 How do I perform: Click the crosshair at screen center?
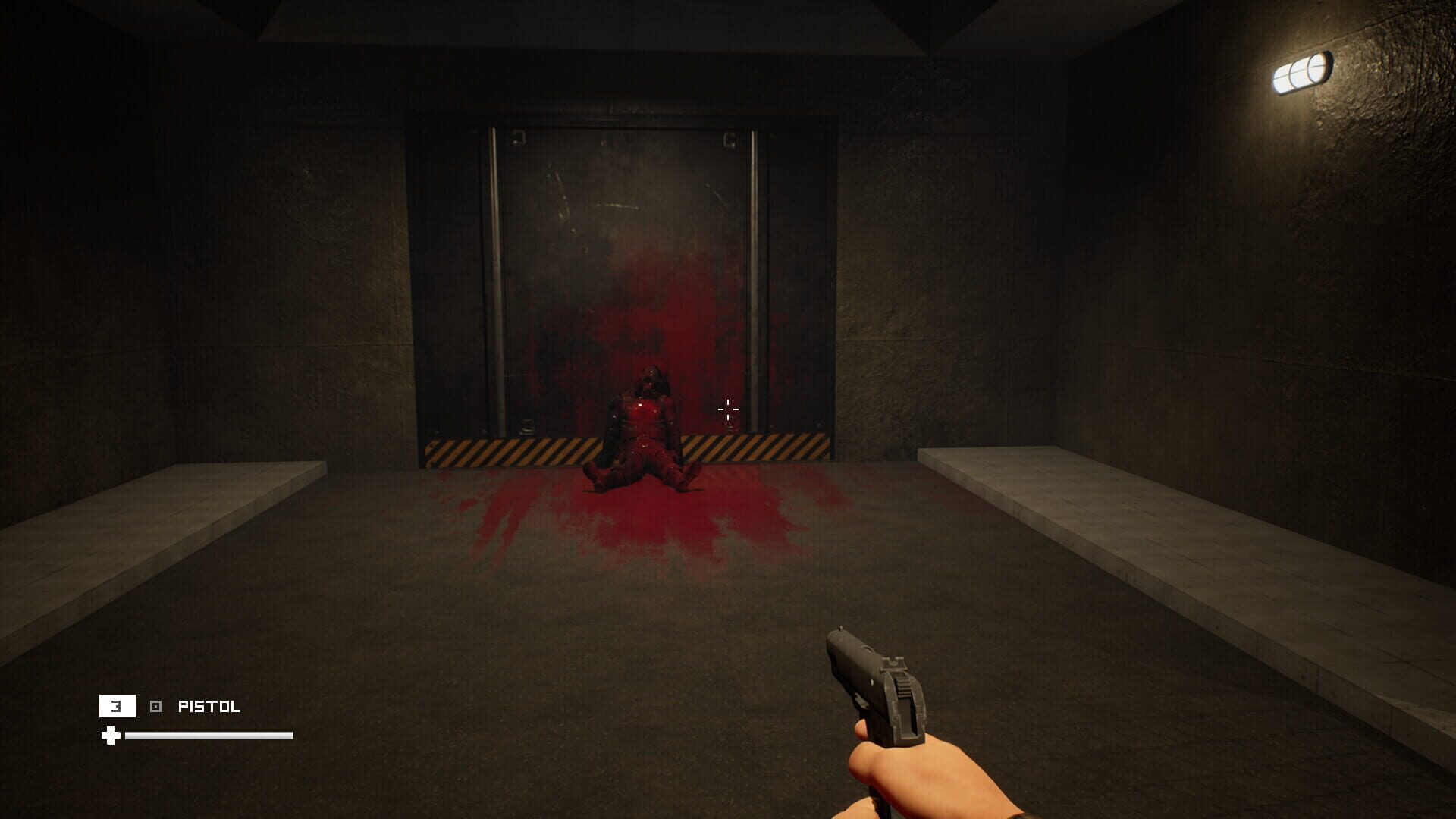[x=727, y=409]
